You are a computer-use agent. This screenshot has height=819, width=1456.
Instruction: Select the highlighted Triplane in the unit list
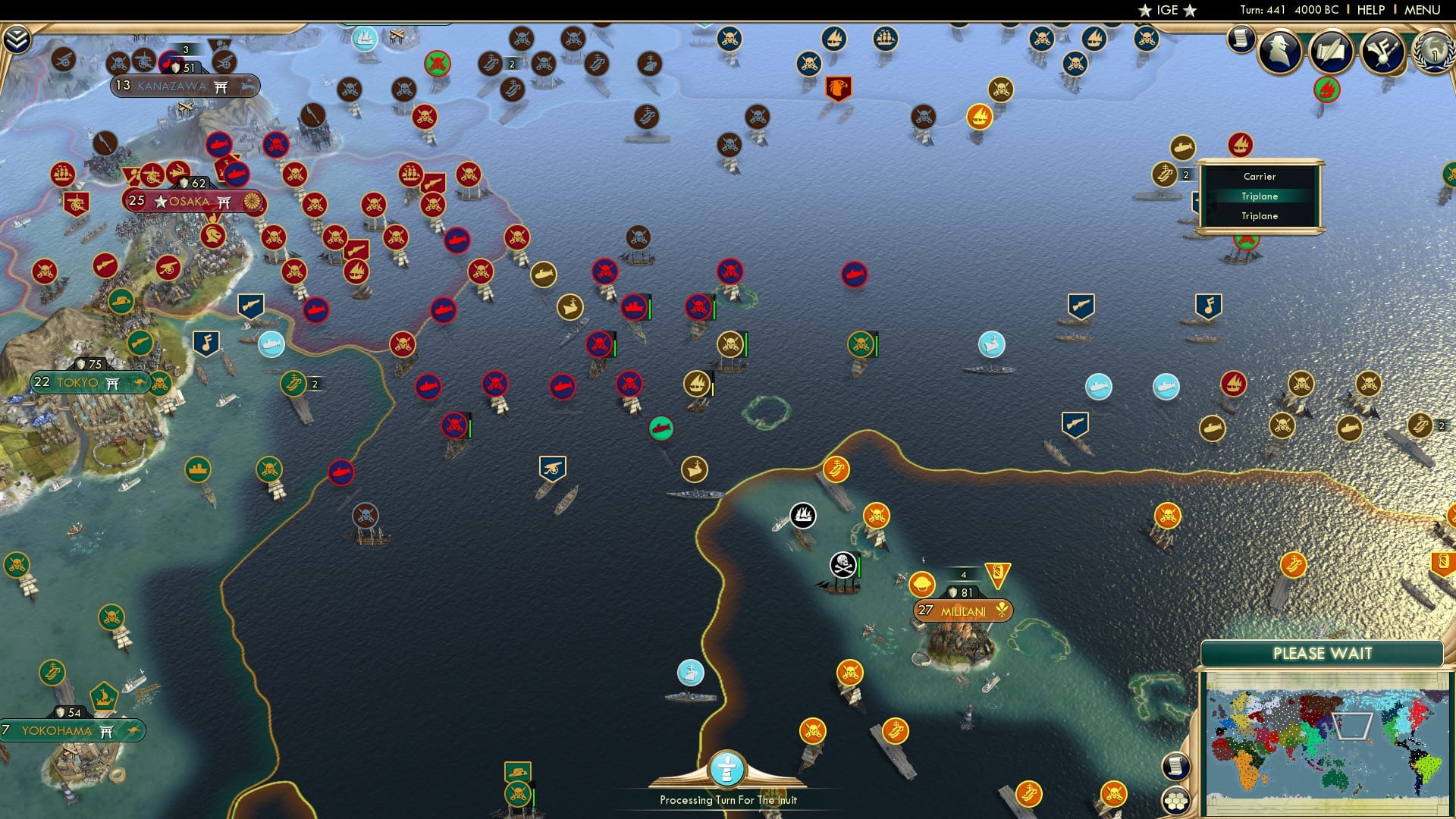[1259, 196]
